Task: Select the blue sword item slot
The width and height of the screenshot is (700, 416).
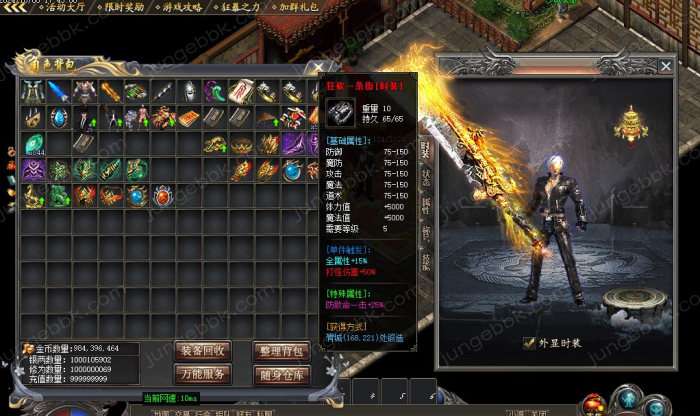Action: coord(58,92)
